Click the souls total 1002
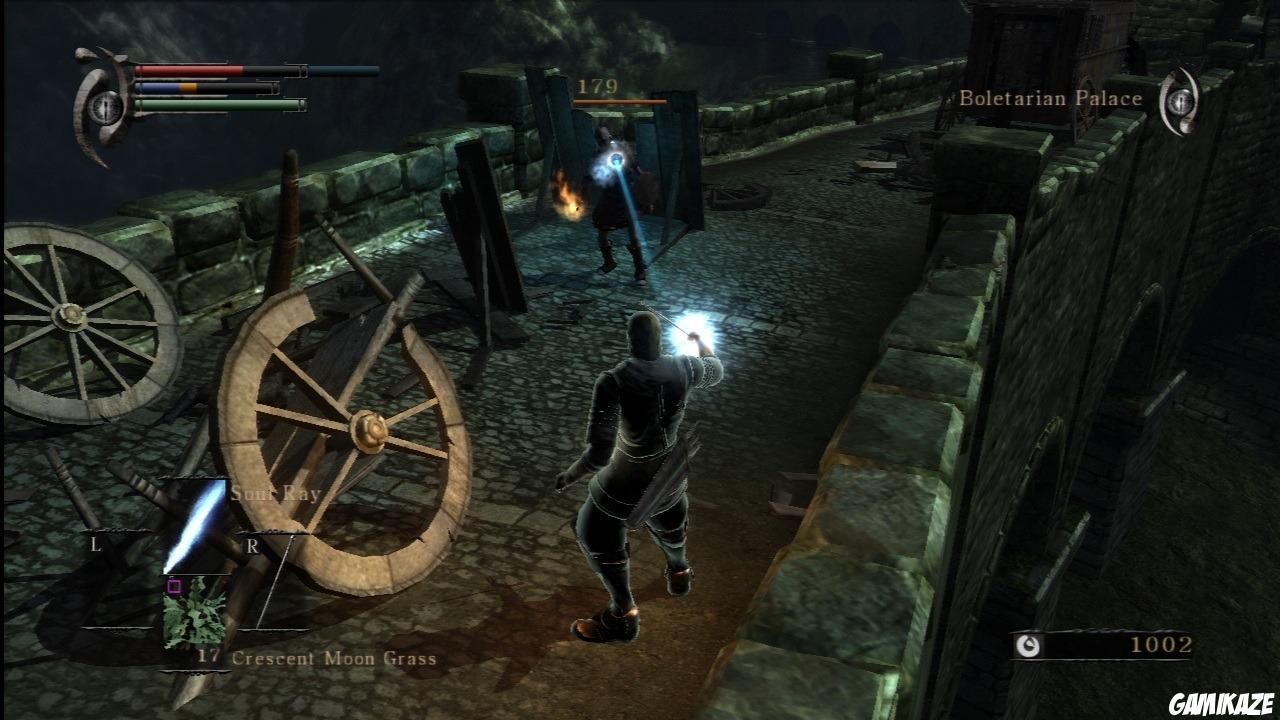 pyautogui.click(x=1161, y=643)
